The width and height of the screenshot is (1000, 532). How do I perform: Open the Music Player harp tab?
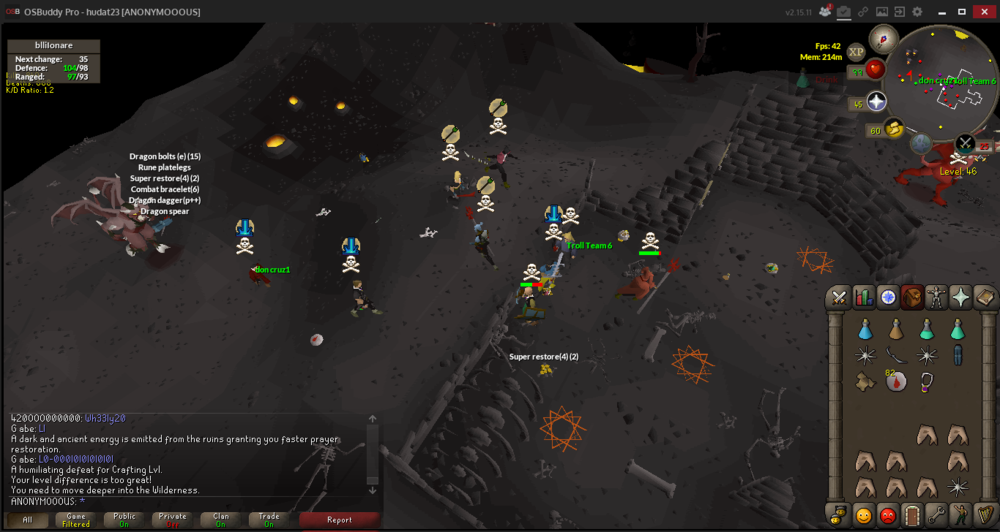[x=984, y=516]
